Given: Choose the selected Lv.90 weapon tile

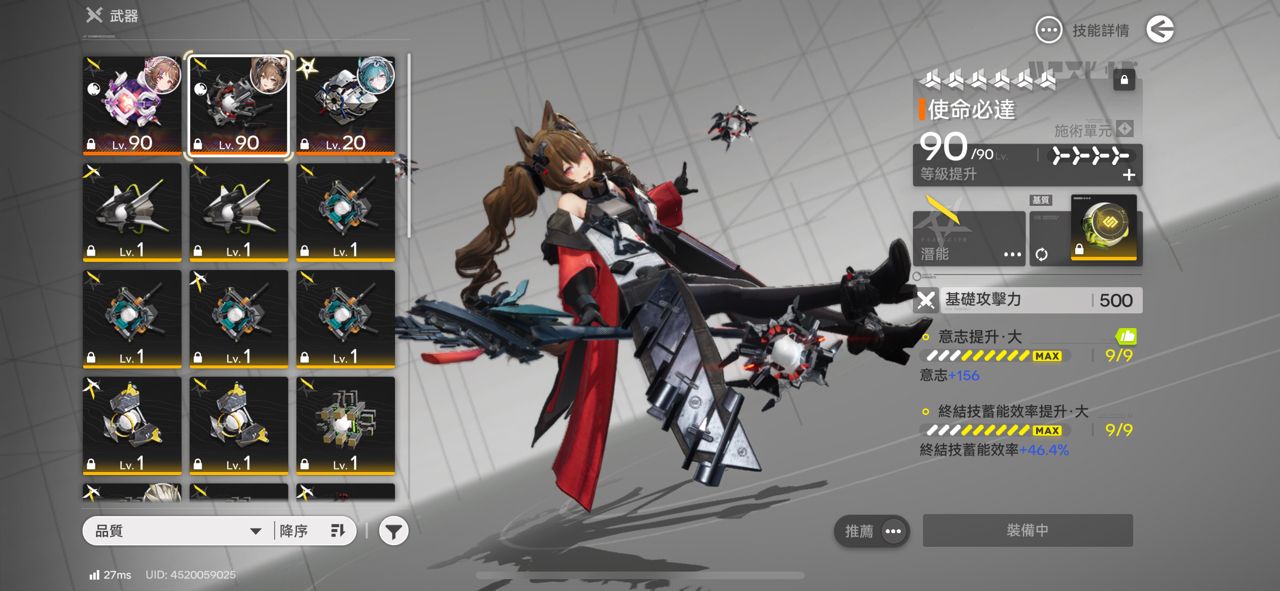Looking at the screenshot, I should 239,106.
